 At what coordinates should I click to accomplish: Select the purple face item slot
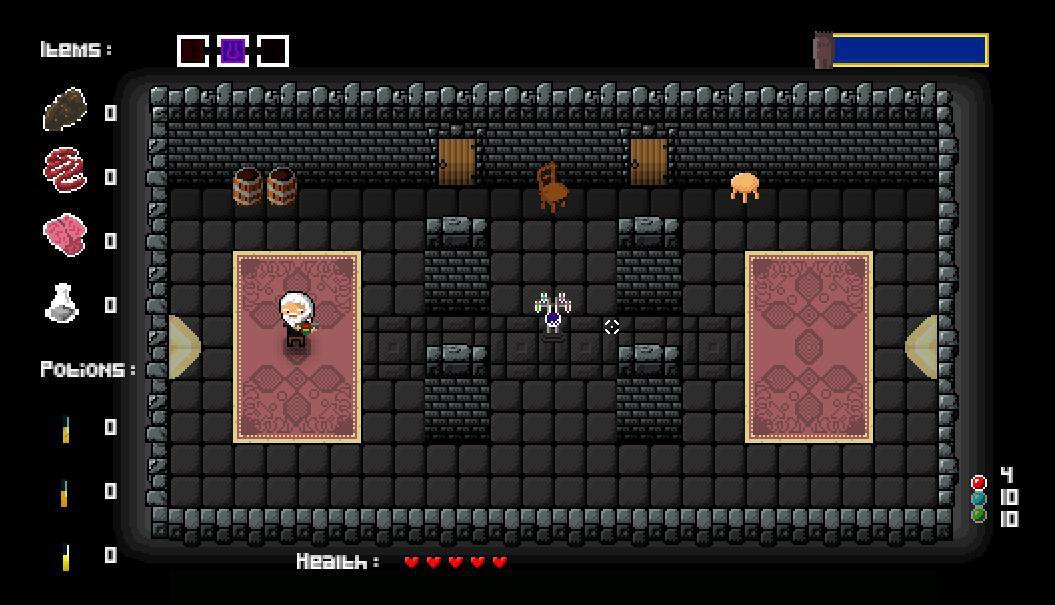coord(233,50)
